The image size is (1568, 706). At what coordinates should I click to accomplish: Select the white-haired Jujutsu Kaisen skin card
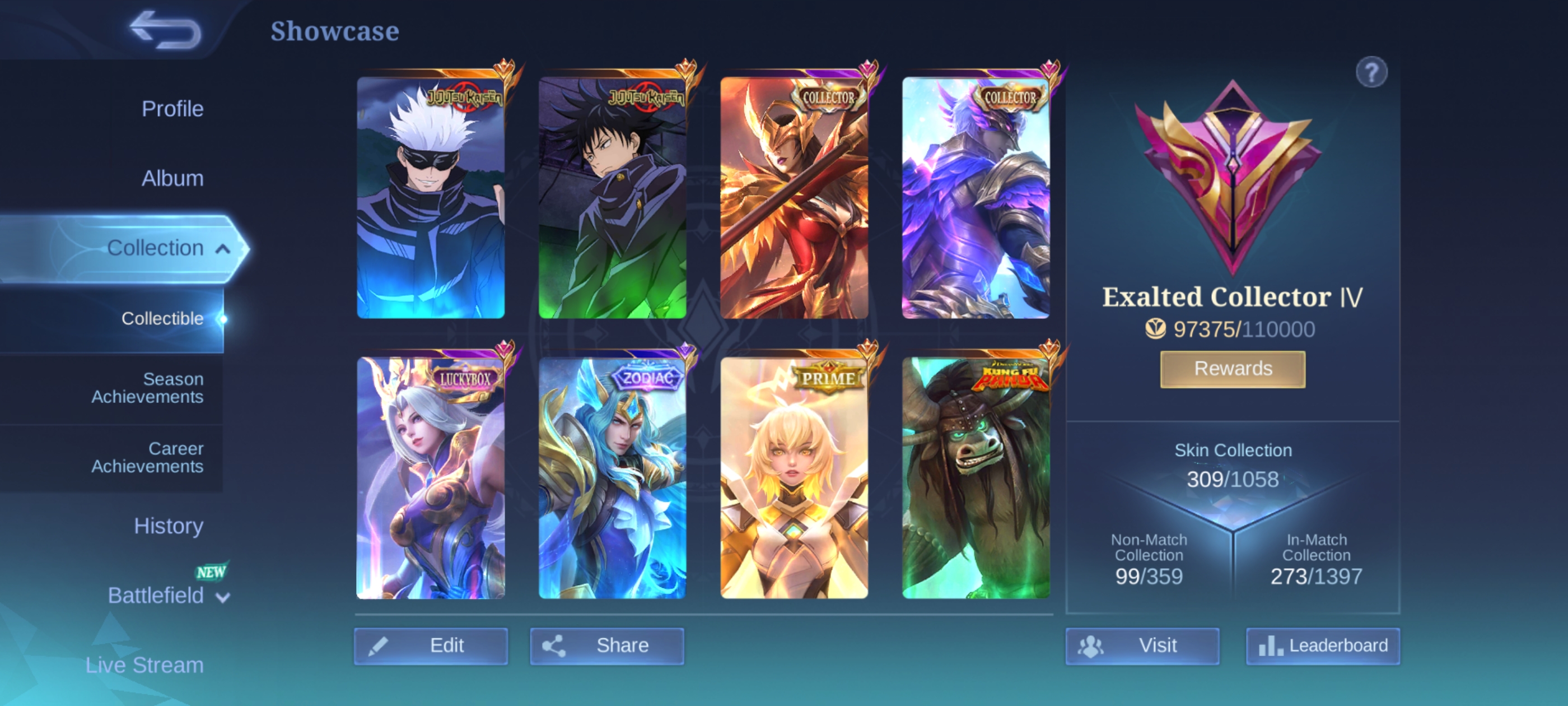click(x=430, y=197)
